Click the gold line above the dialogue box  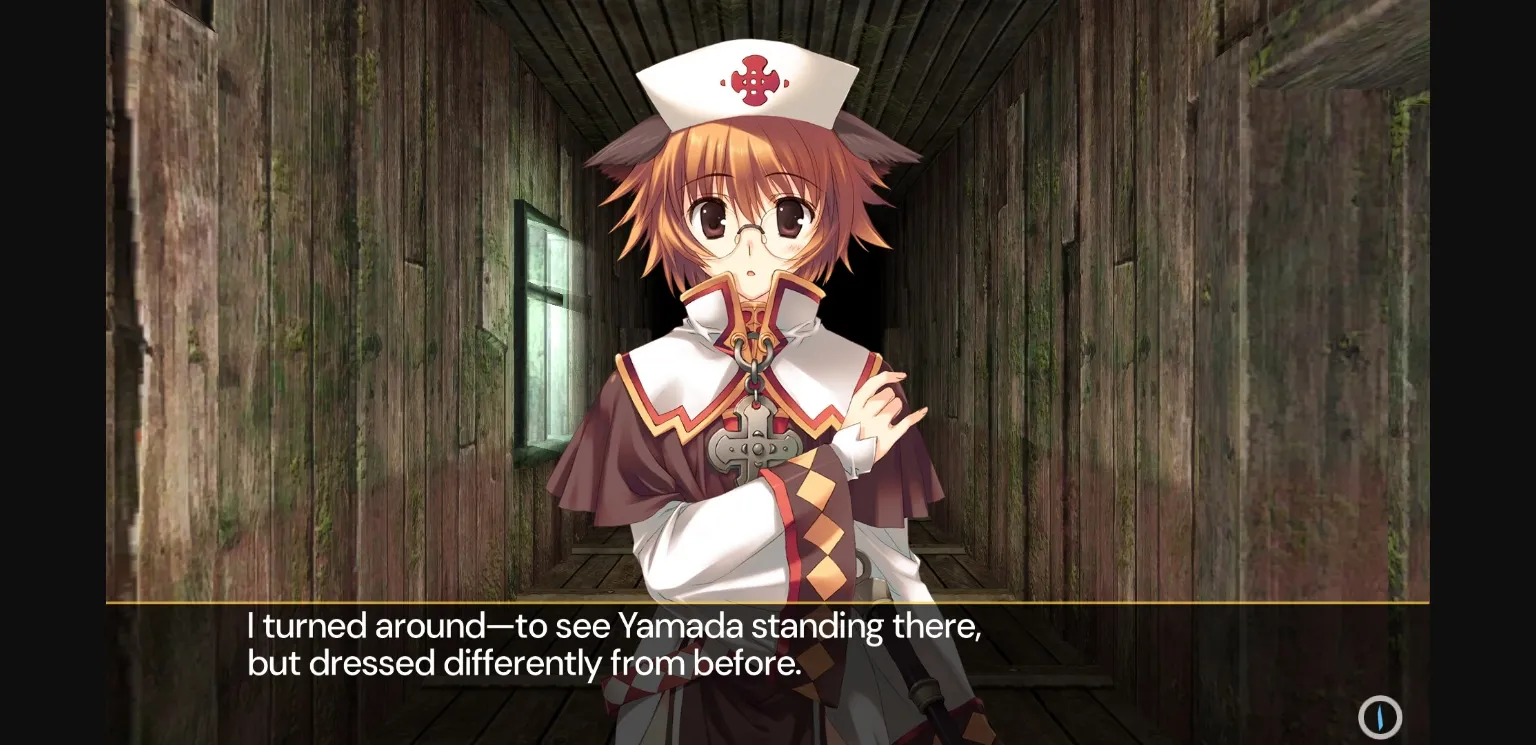[768, 604]
